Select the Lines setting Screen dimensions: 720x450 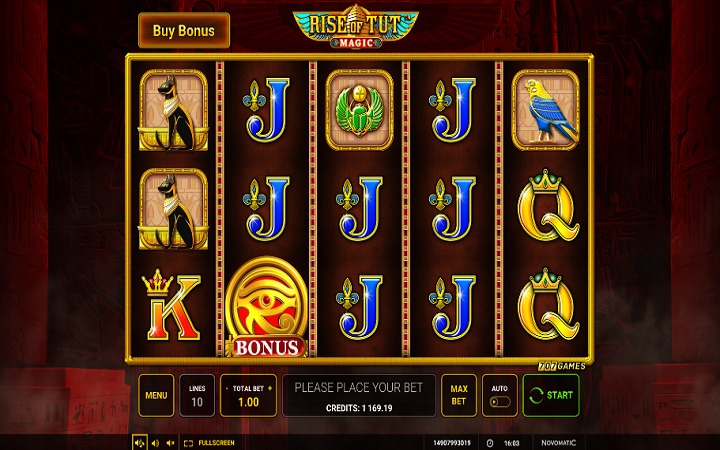tap(196, 395)
